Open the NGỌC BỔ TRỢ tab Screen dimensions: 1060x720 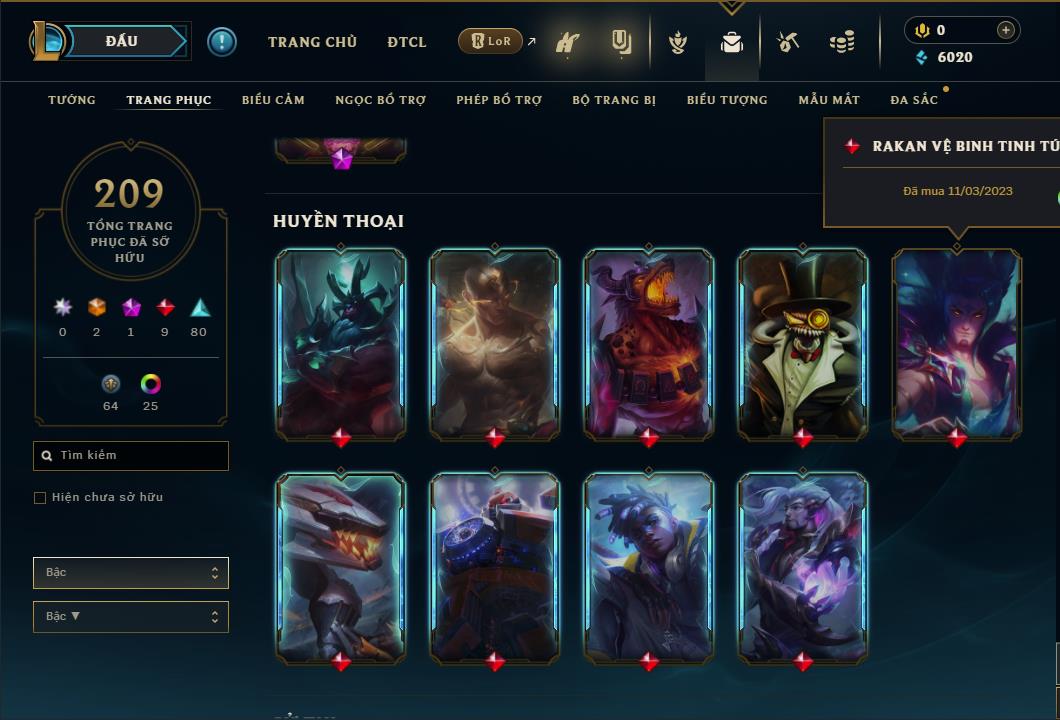pyautogui.click(x=380, y=100)
